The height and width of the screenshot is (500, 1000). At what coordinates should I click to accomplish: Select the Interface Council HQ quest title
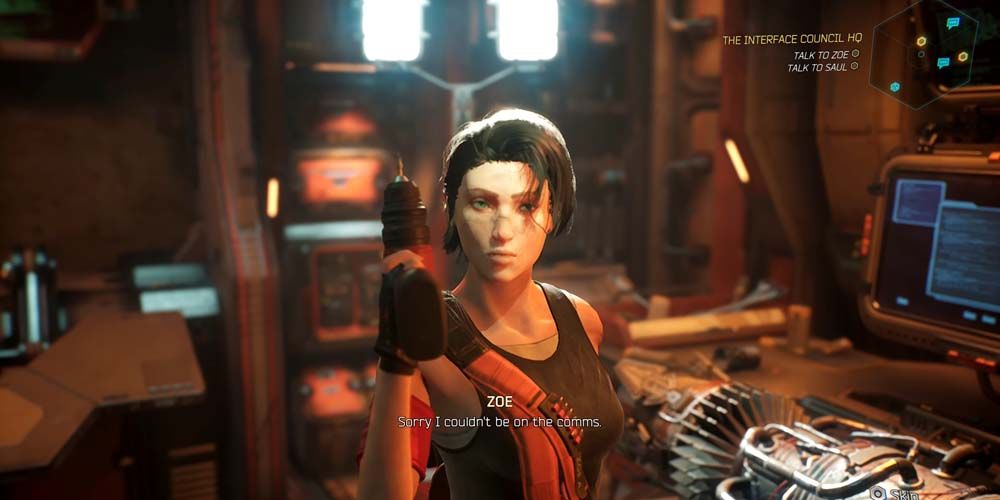(791, 39)
